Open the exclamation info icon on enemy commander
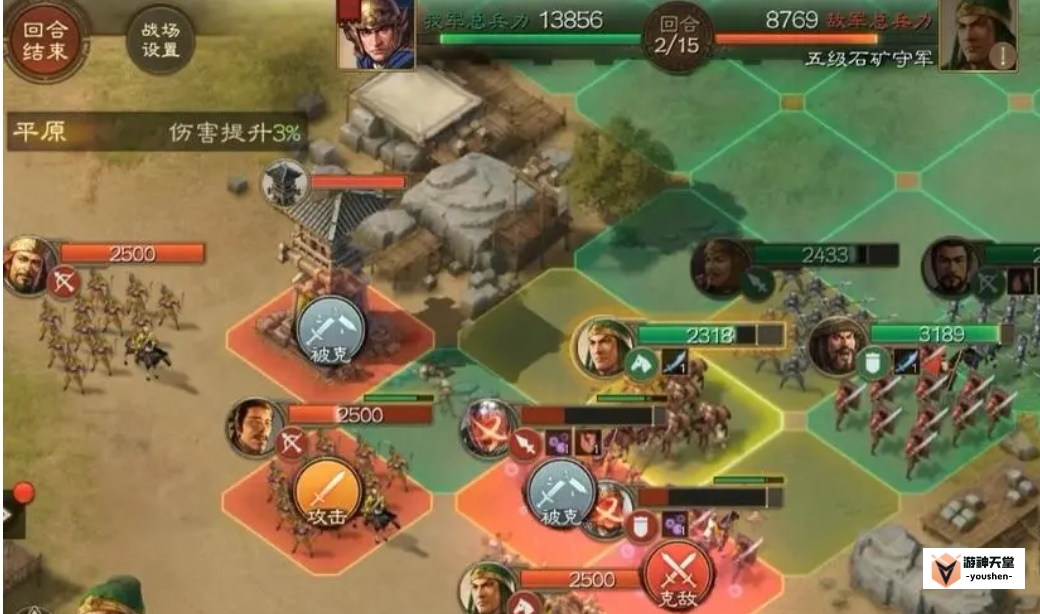Viewport: 1040px width, 614px height. pos(1003,55)
